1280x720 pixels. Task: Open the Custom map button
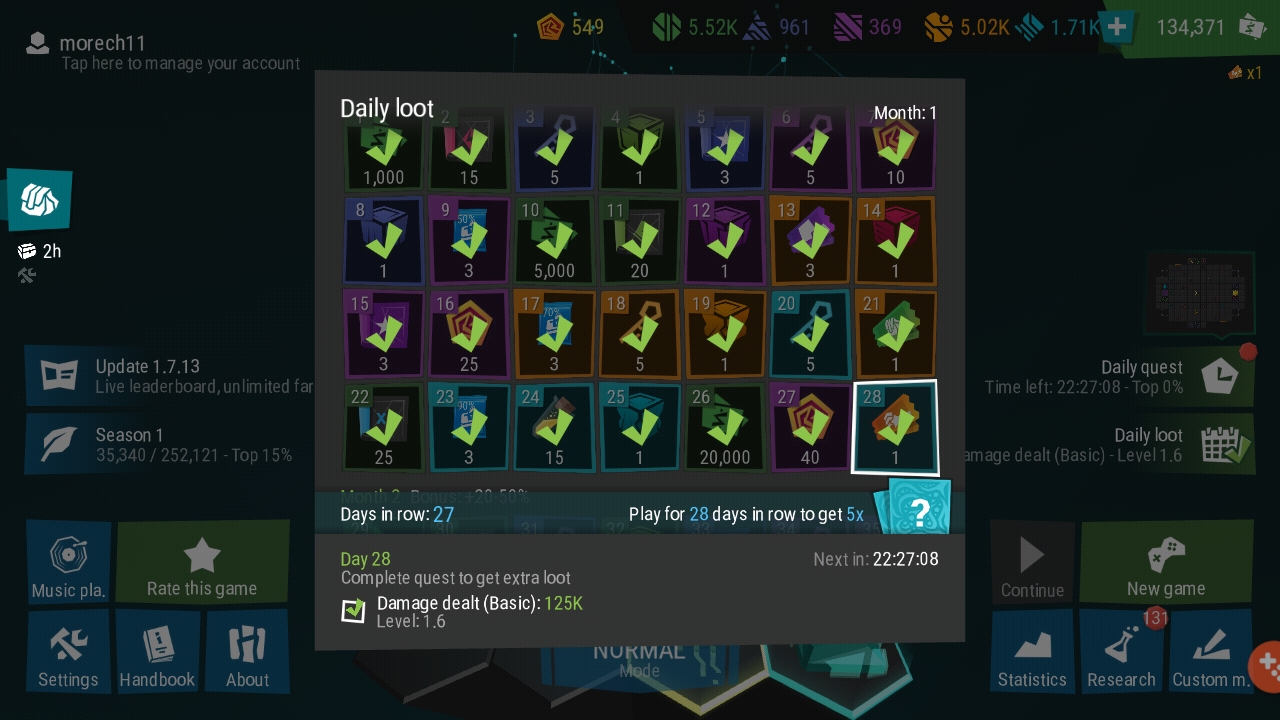[x=1210, y=653]
